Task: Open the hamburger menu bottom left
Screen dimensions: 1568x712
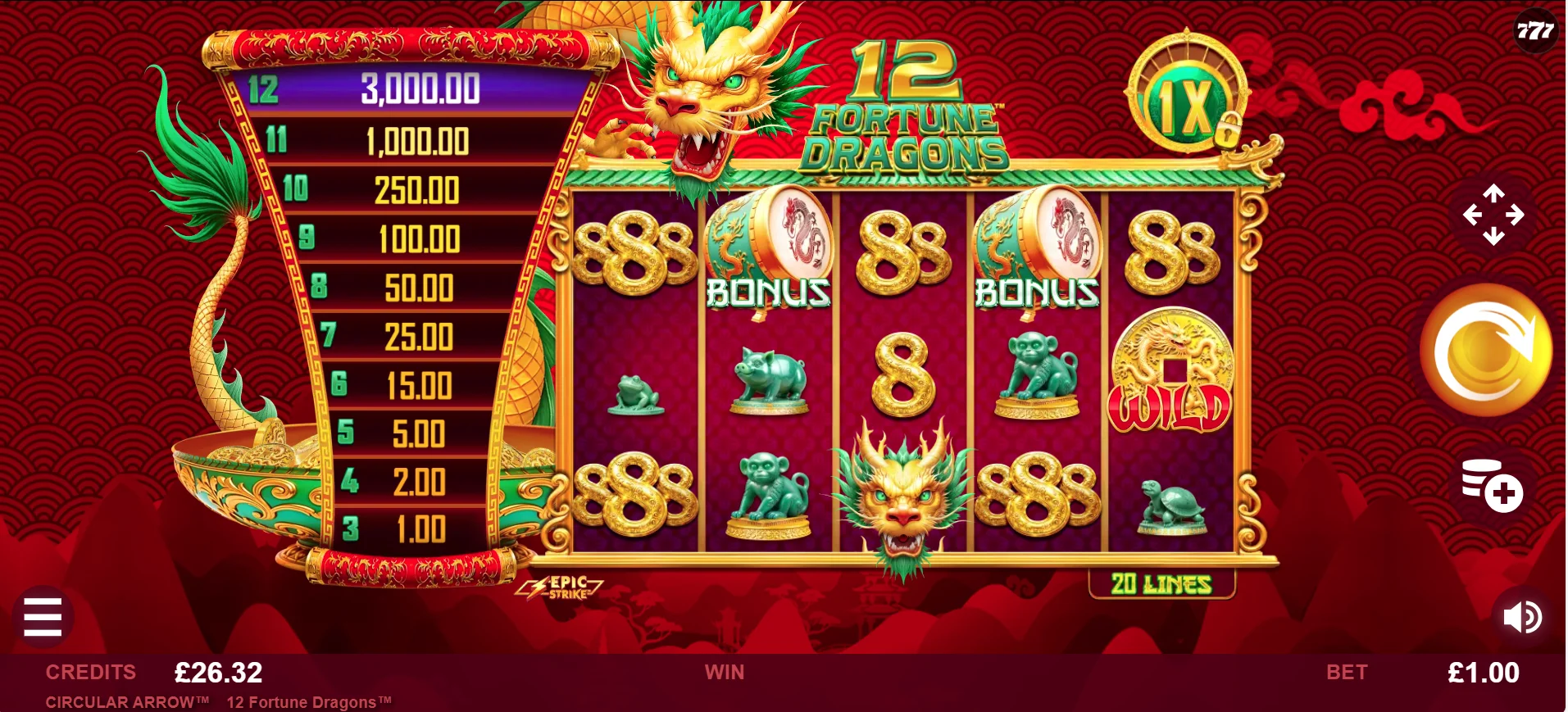Action: click(43, 618)
